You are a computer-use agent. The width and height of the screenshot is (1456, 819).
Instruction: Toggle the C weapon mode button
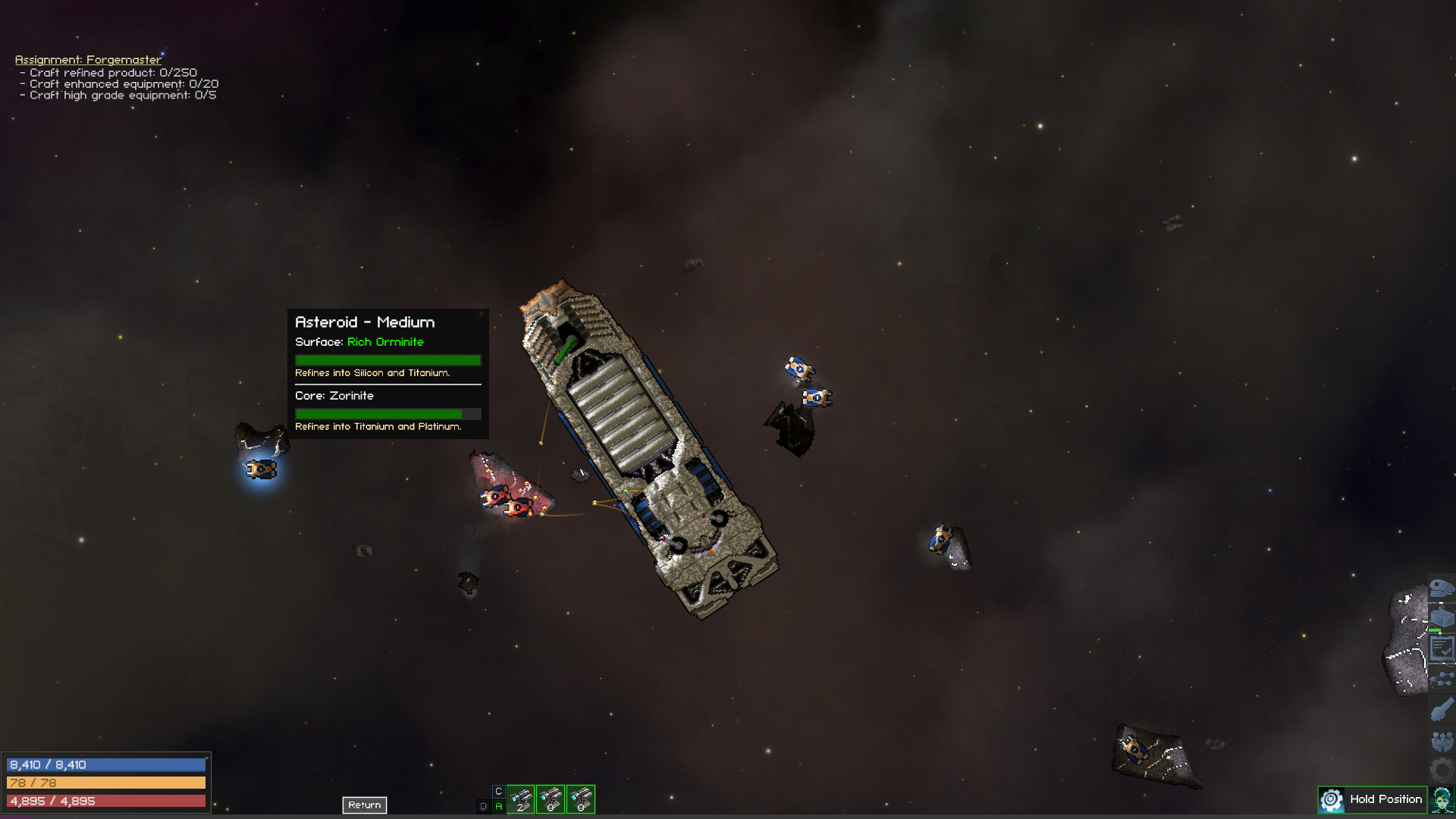pyautogui.click(x=498, y=791)
